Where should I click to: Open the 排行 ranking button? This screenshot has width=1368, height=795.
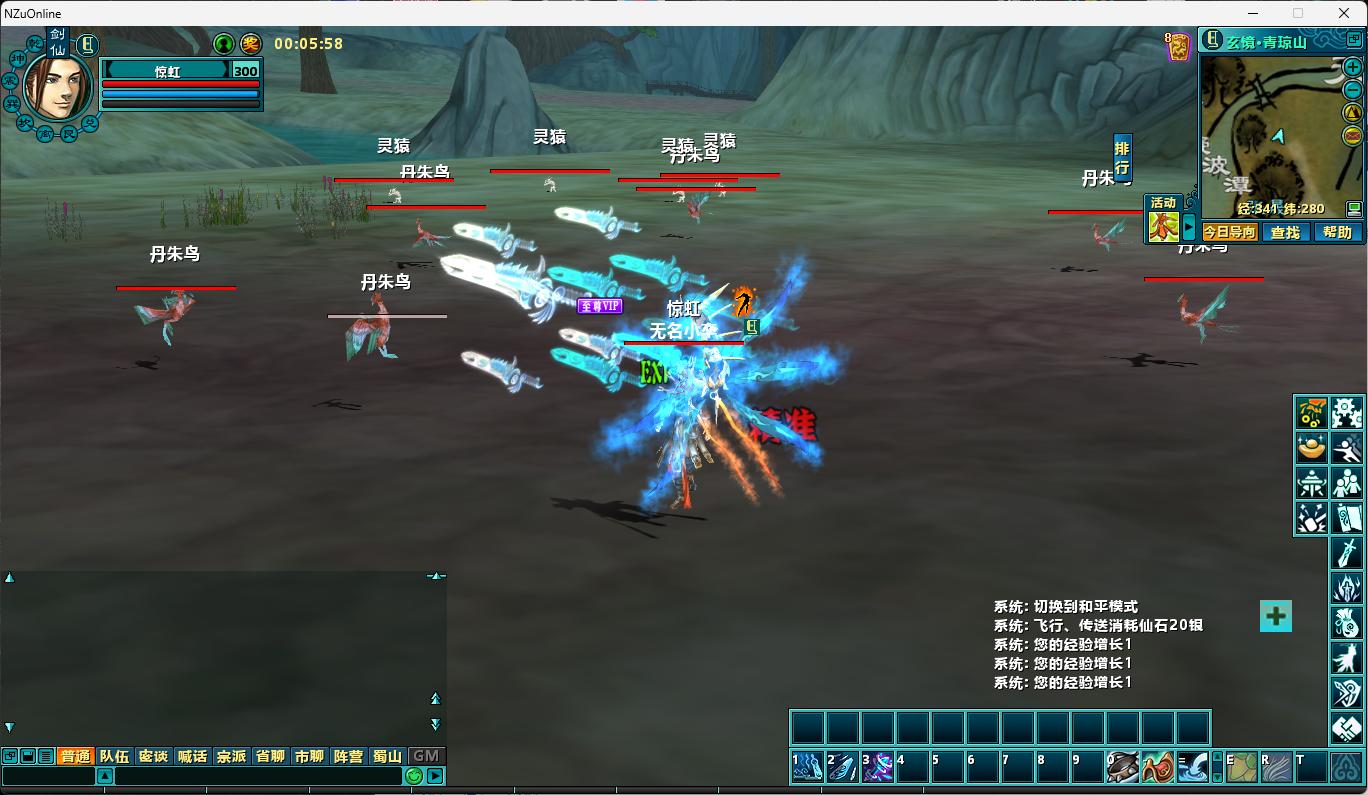pos(1122,158)
